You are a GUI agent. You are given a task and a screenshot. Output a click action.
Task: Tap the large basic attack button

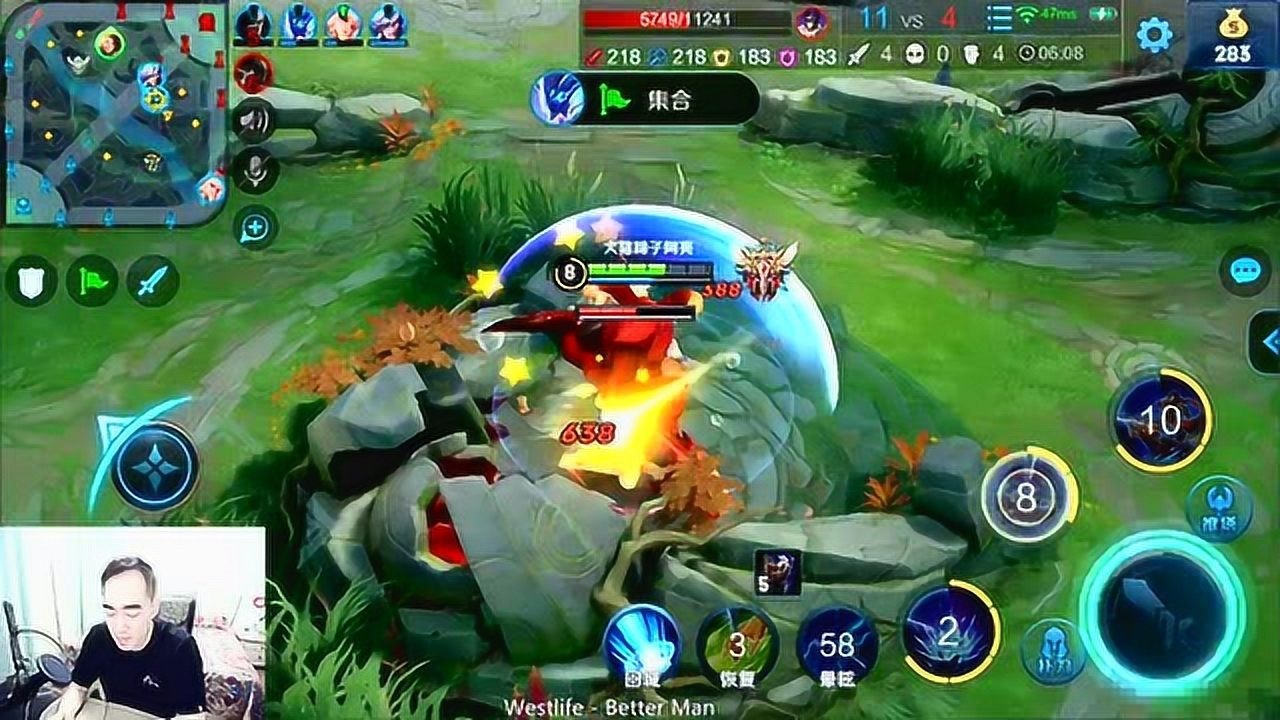tap(1162, 606)
